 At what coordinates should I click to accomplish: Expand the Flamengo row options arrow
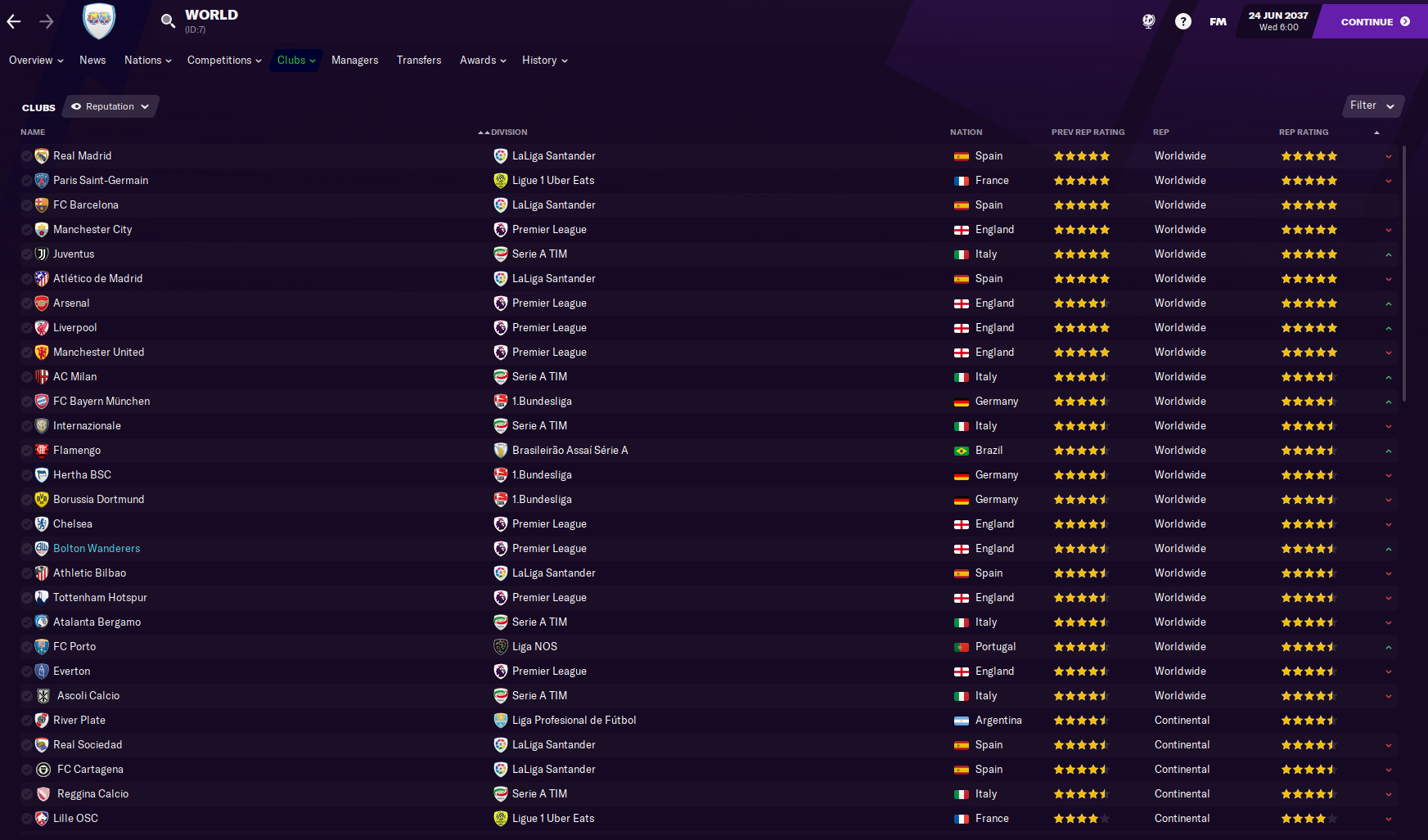(x=1389, y=451)
